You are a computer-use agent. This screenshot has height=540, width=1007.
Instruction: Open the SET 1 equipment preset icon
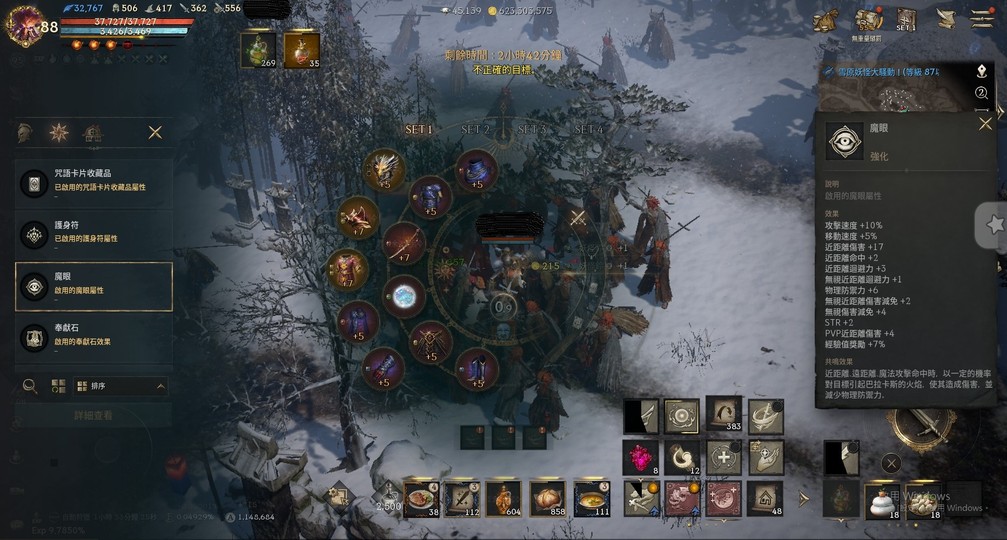[x=906, y=20]
